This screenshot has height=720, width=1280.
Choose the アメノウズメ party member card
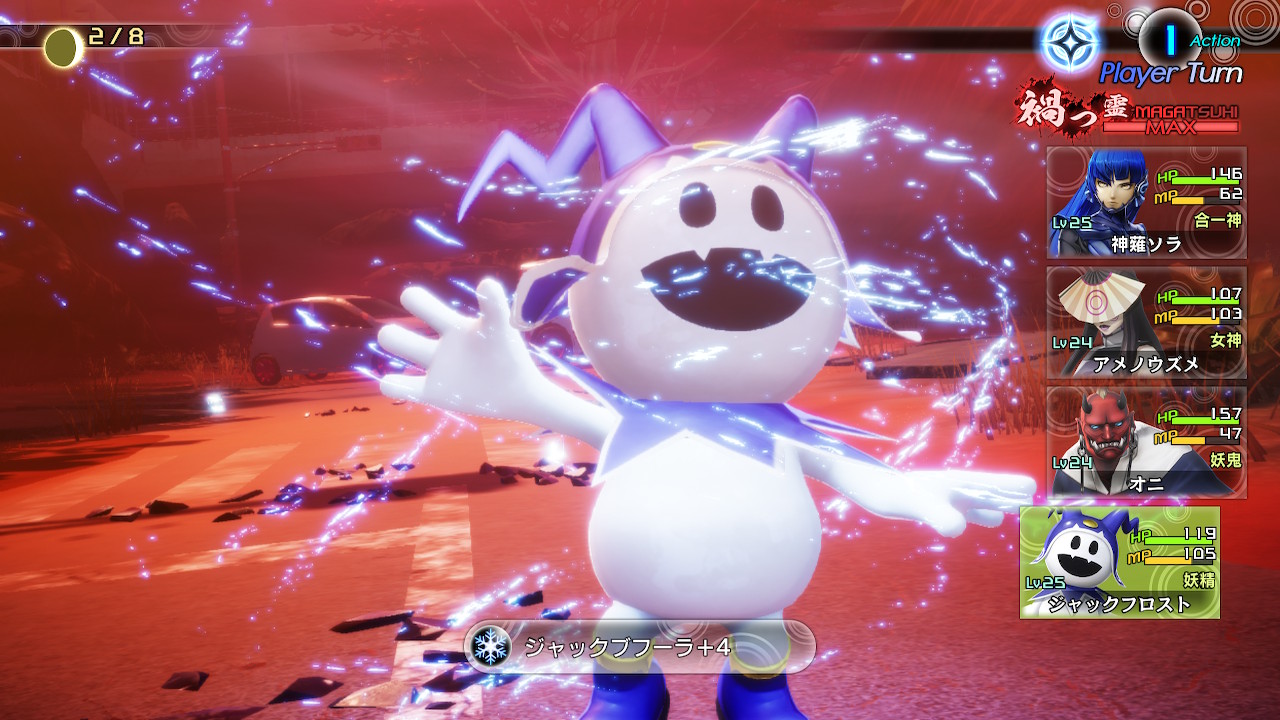pos(1146,322)
